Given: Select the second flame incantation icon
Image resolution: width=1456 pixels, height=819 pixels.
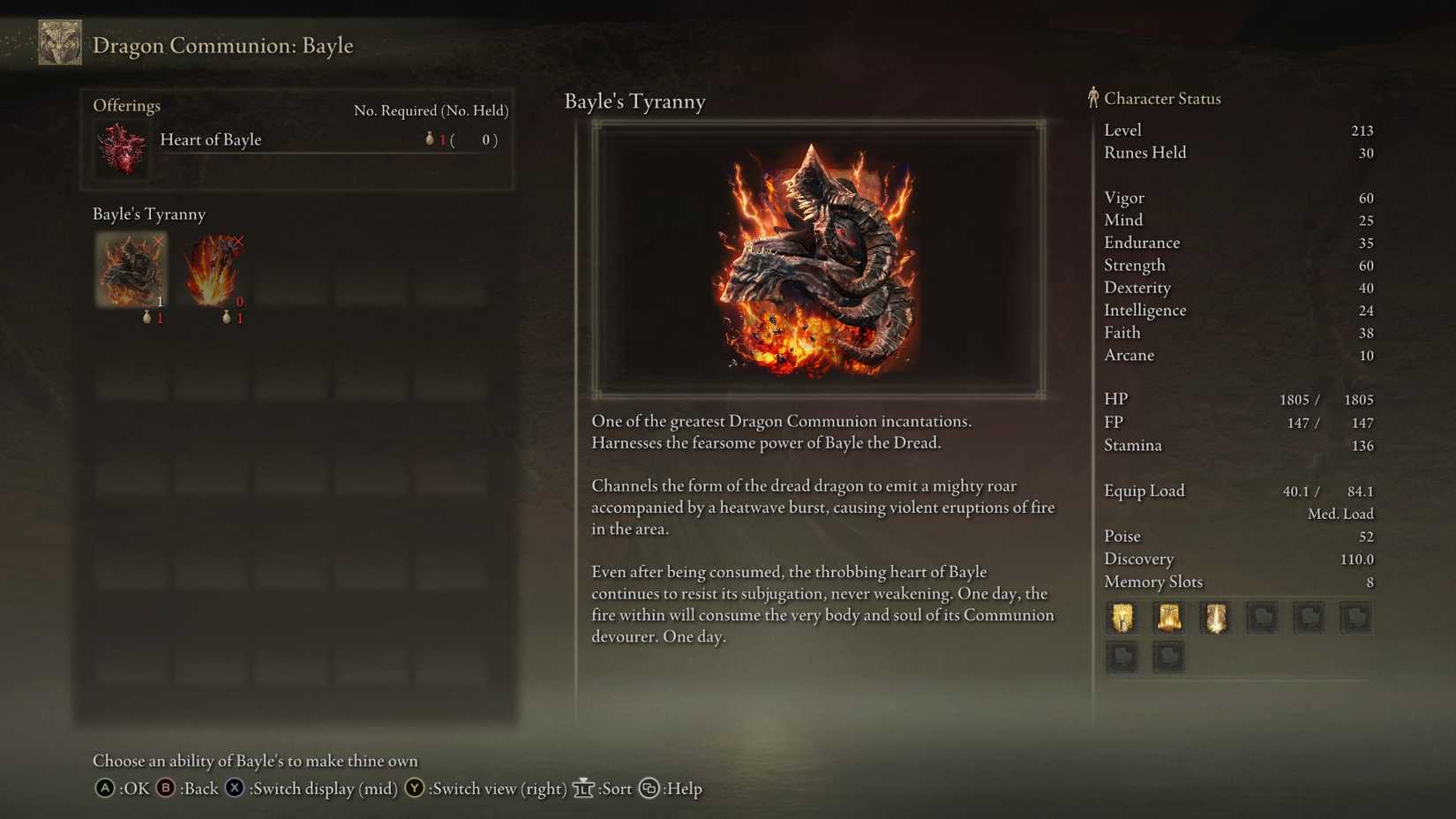Looking at the screenshot, I should click(212, 270).
